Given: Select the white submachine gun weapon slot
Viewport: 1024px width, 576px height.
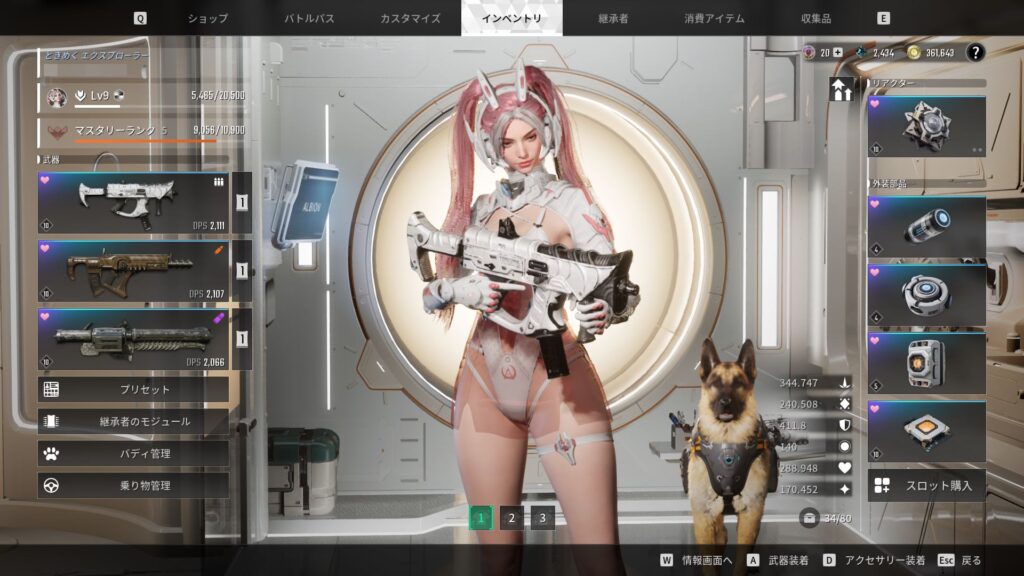Looking at the screenshot, I should (132, 202).
